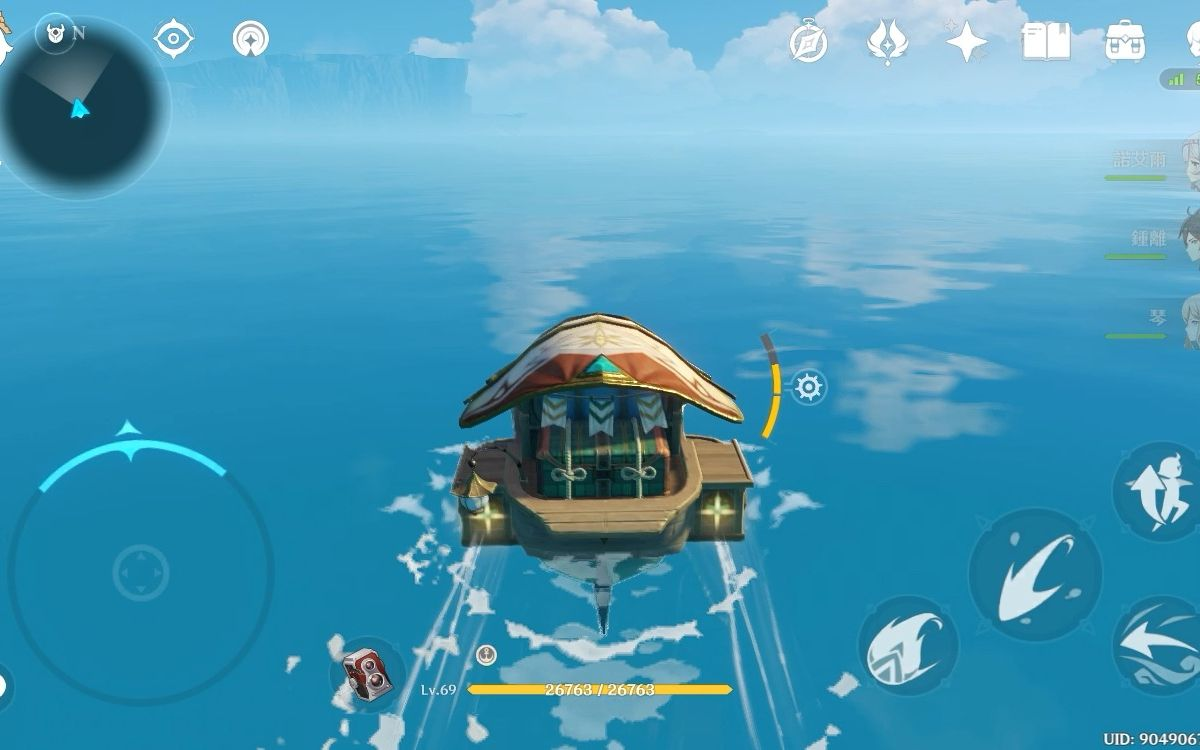Tap the virtual movement joystick center
The width and height of the screenshot is (1200, 750).
pyautogui.click(x=140, y=573)
